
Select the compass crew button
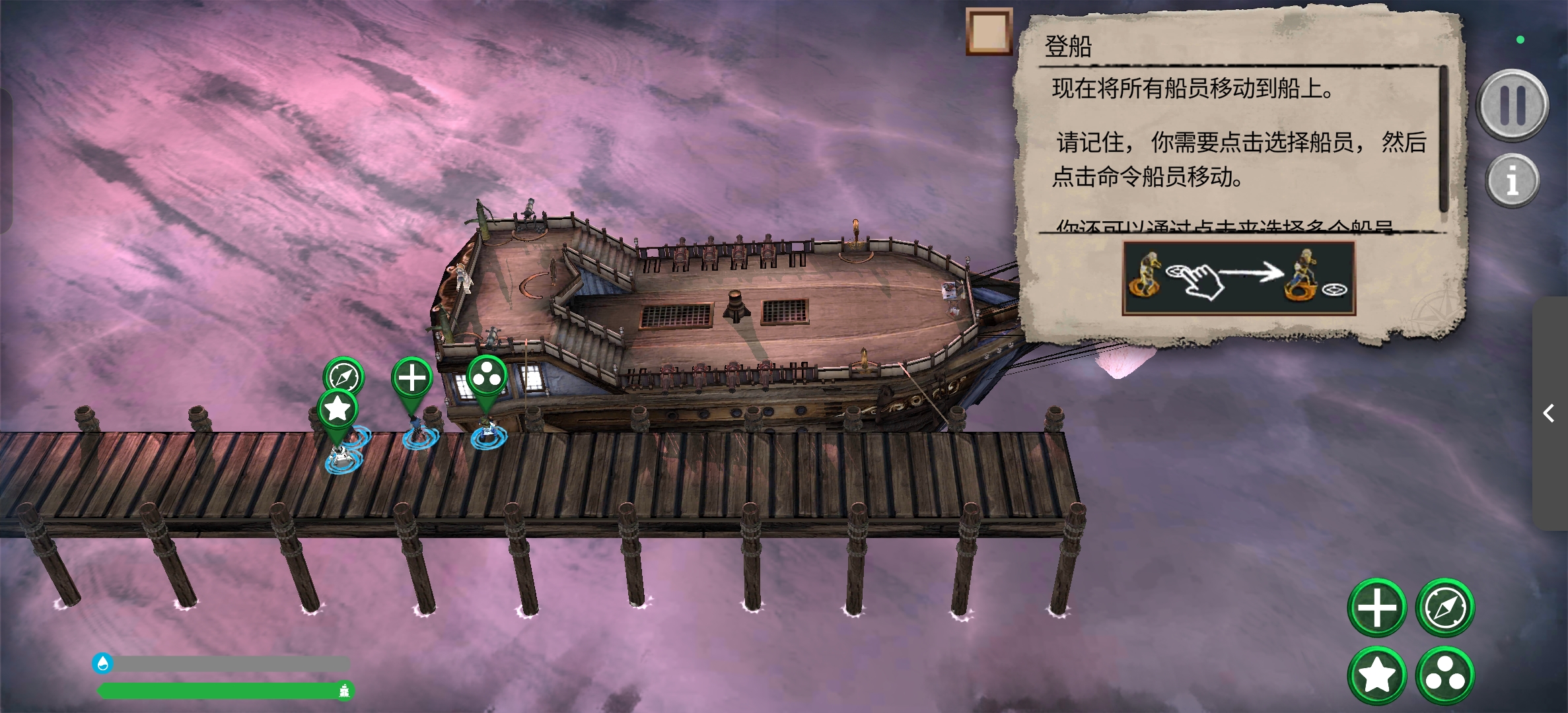[x=1445, y=607]
